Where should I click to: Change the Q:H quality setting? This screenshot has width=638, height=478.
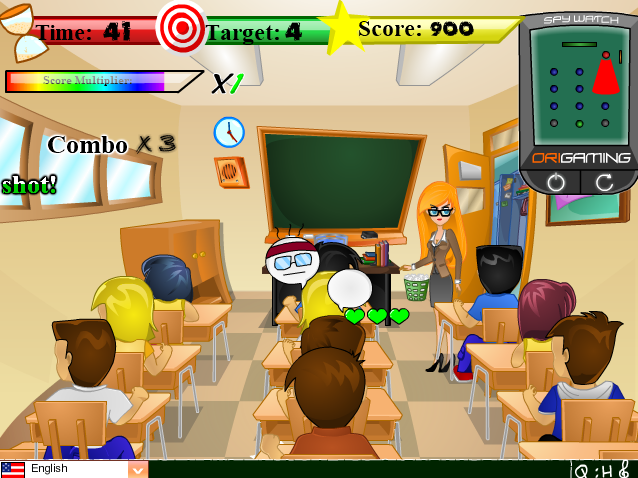(590, 469)
